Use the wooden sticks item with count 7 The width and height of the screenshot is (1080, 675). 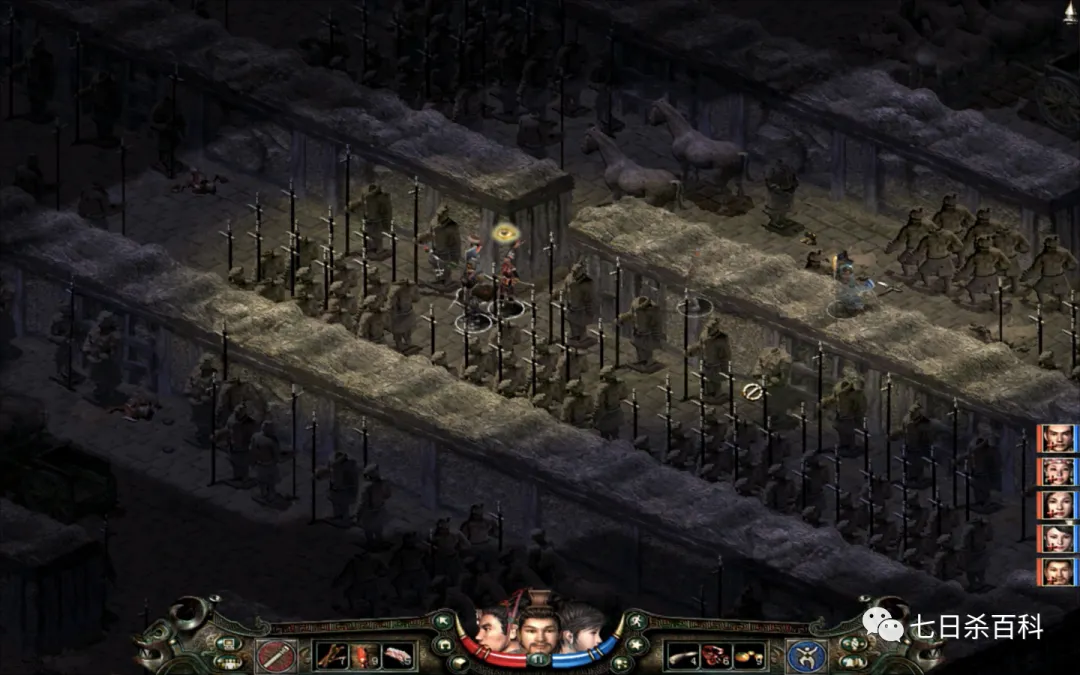(331, 655)
